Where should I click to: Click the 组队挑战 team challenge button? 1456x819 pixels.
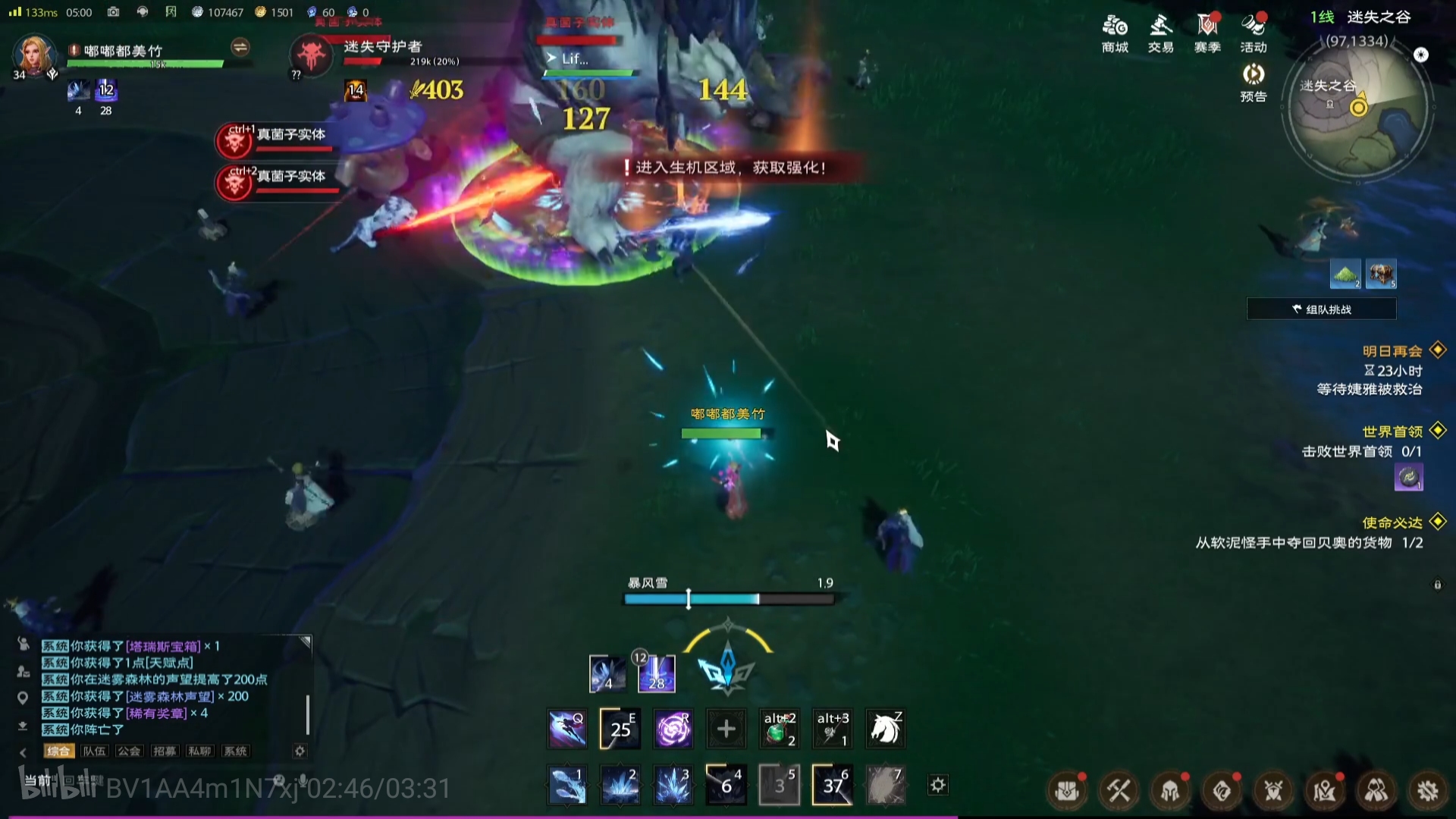tap(1322, 309)
